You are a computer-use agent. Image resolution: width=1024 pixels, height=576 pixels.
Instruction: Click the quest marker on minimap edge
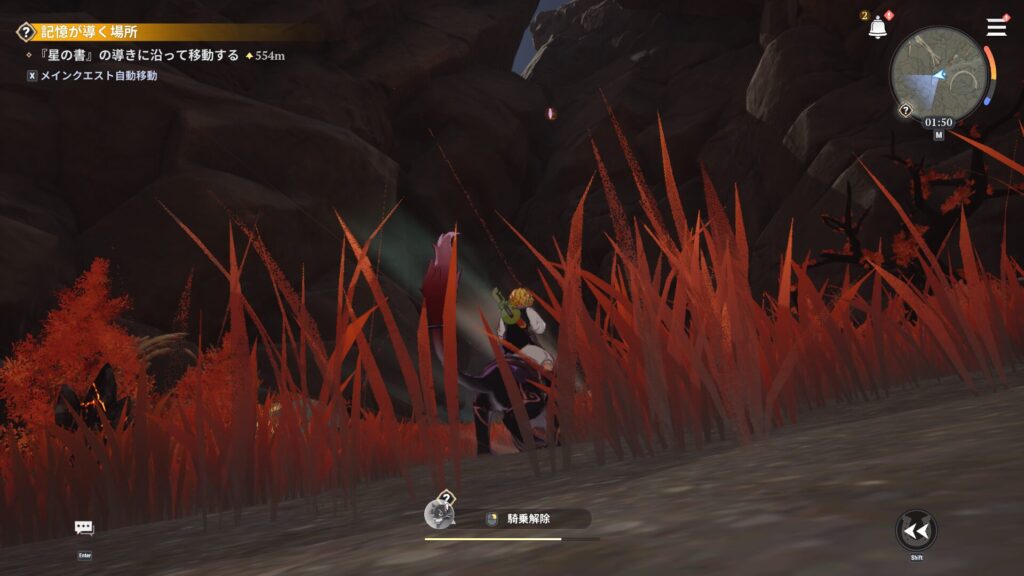(x=905, y=110)
